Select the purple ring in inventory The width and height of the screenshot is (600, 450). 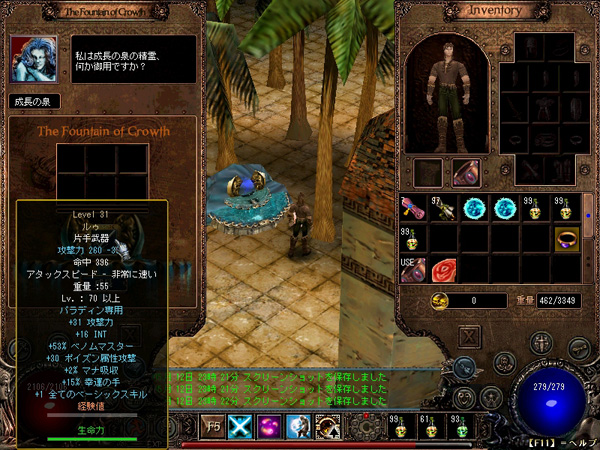click(x=567, y=240)
